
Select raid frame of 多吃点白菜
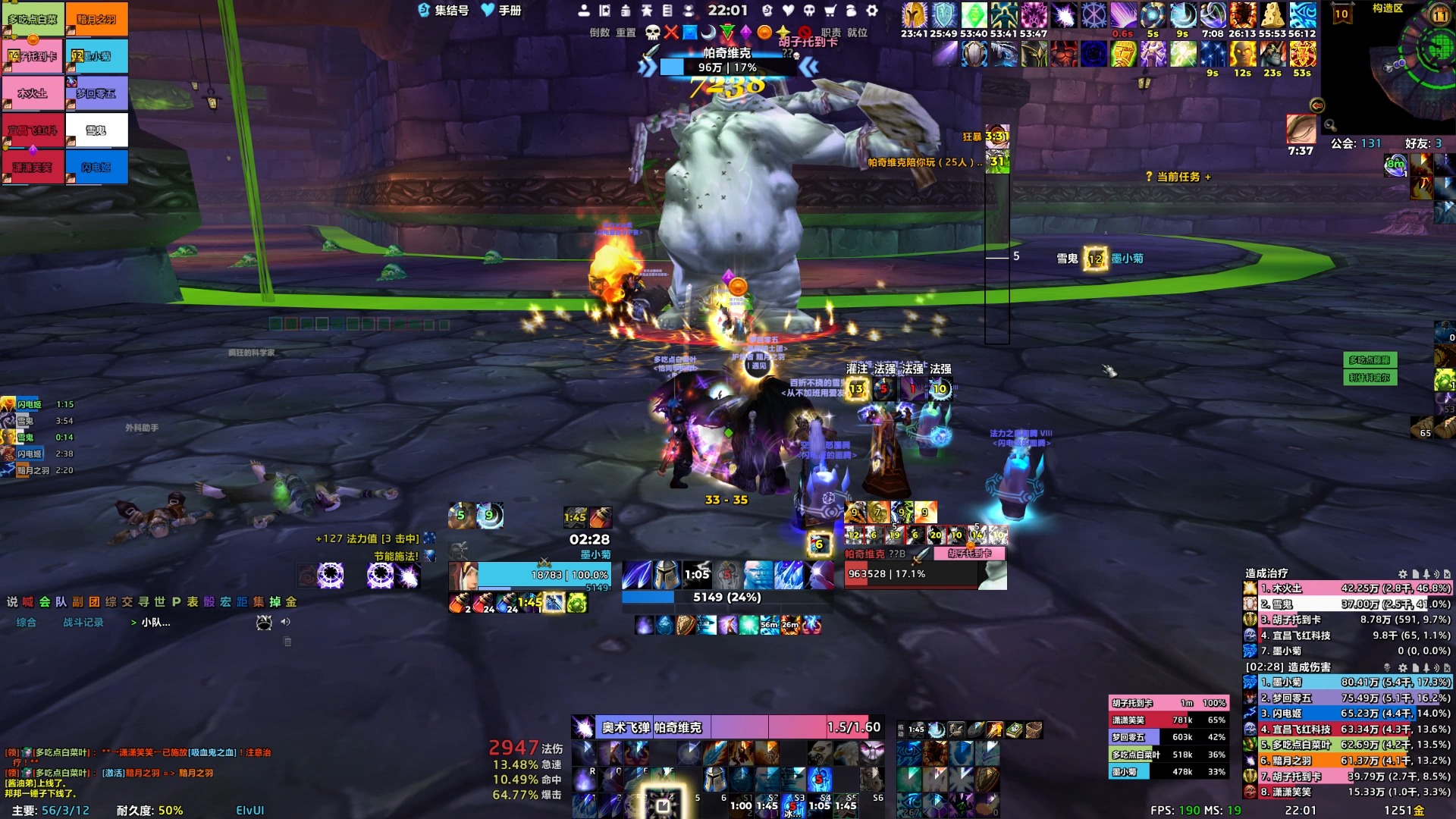coord(33,20)
